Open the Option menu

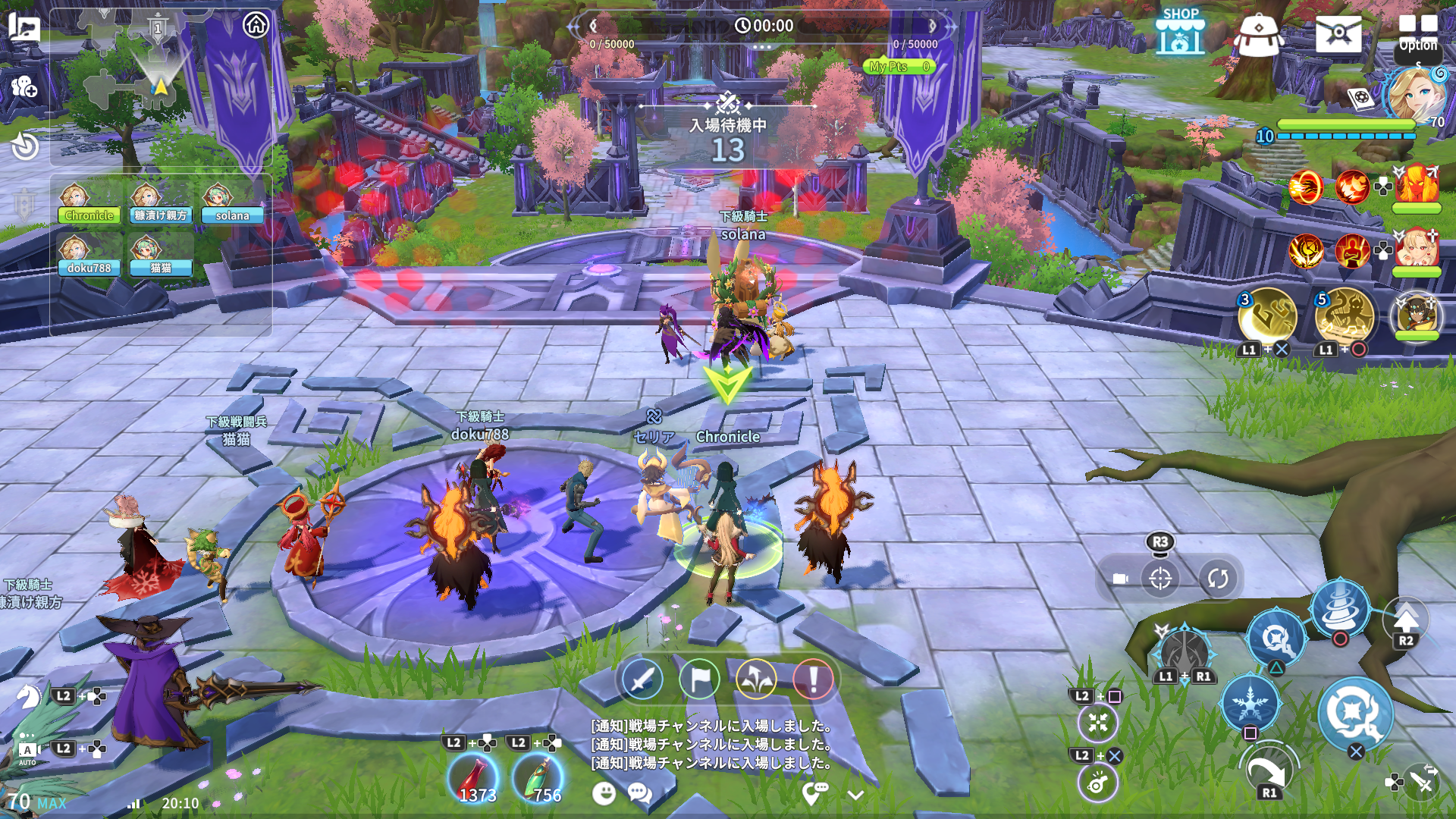tap(1417, 32)
